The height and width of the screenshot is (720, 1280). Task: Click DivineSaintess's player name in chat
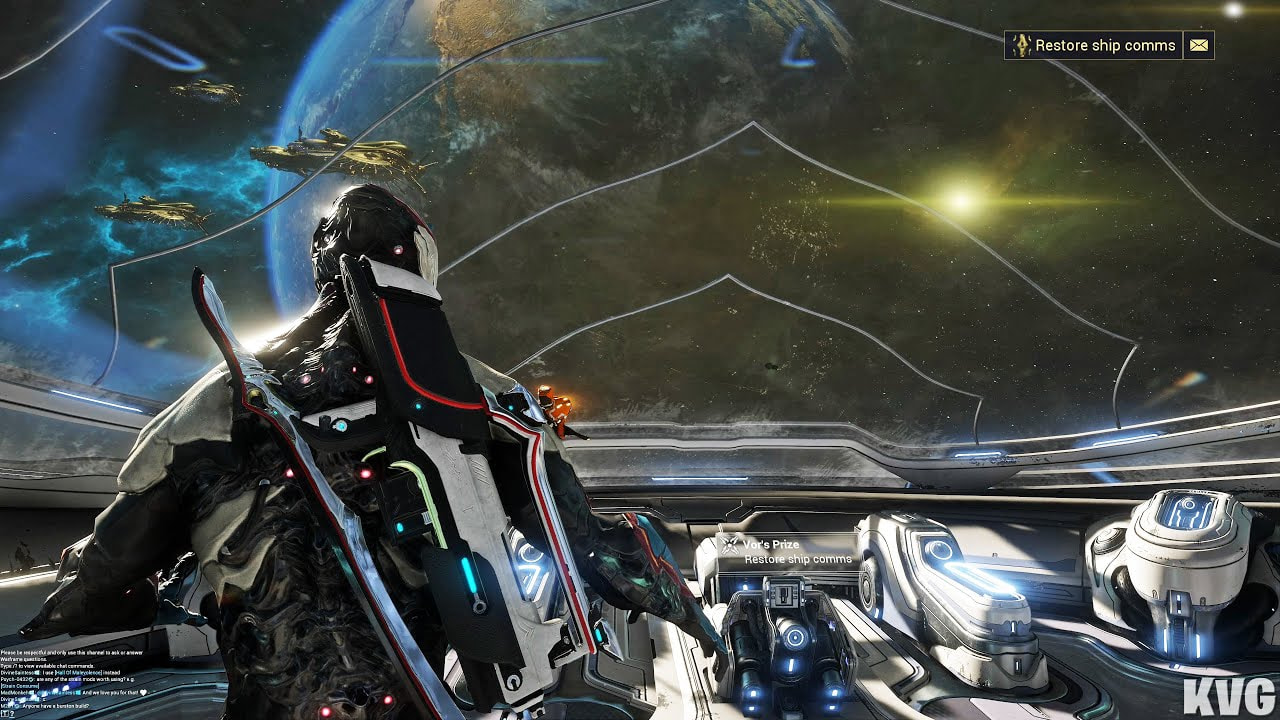(x=17, y=672)
